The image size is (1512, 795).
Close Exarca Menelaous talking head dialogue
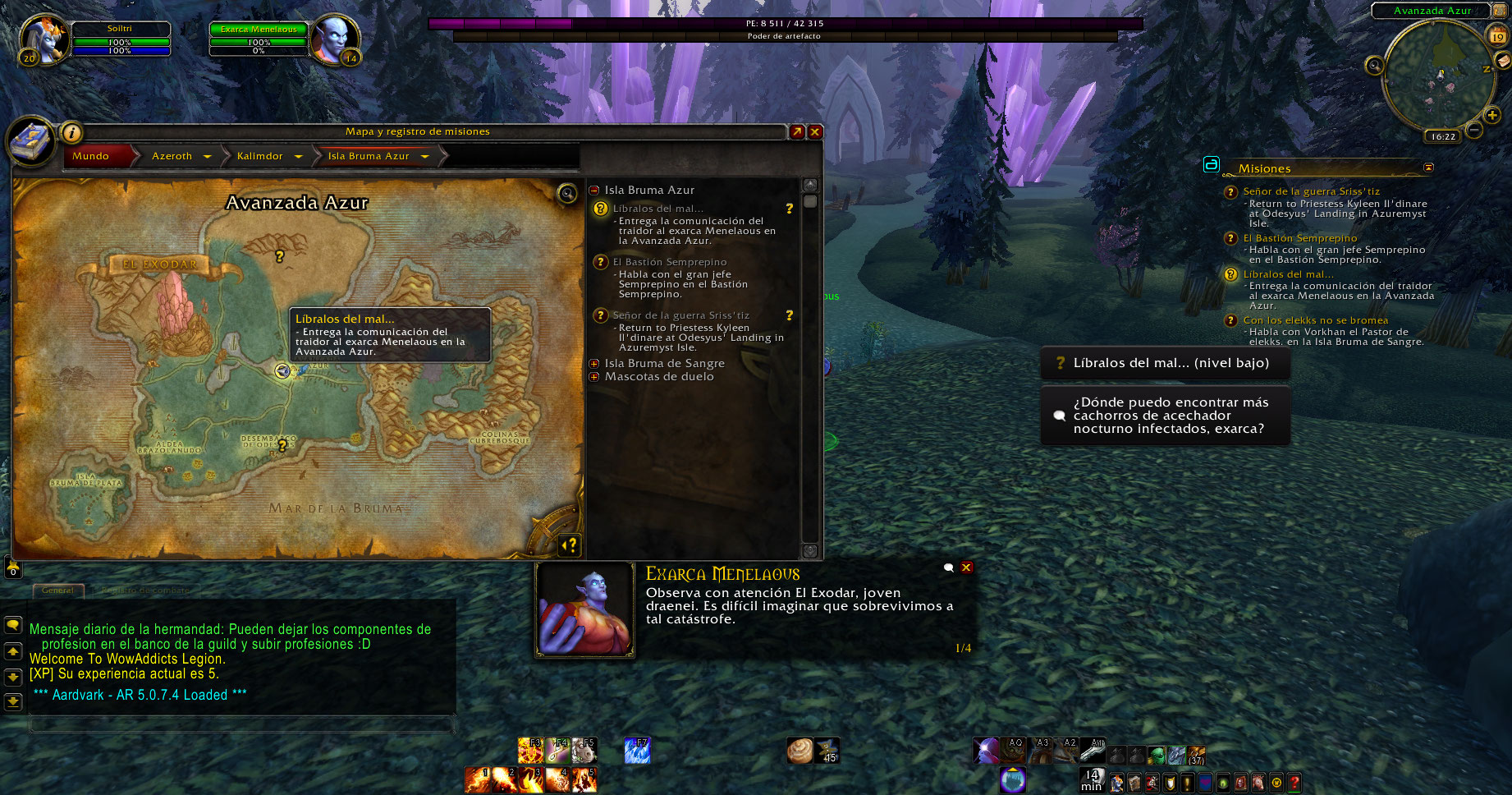[x=967, y=568]
